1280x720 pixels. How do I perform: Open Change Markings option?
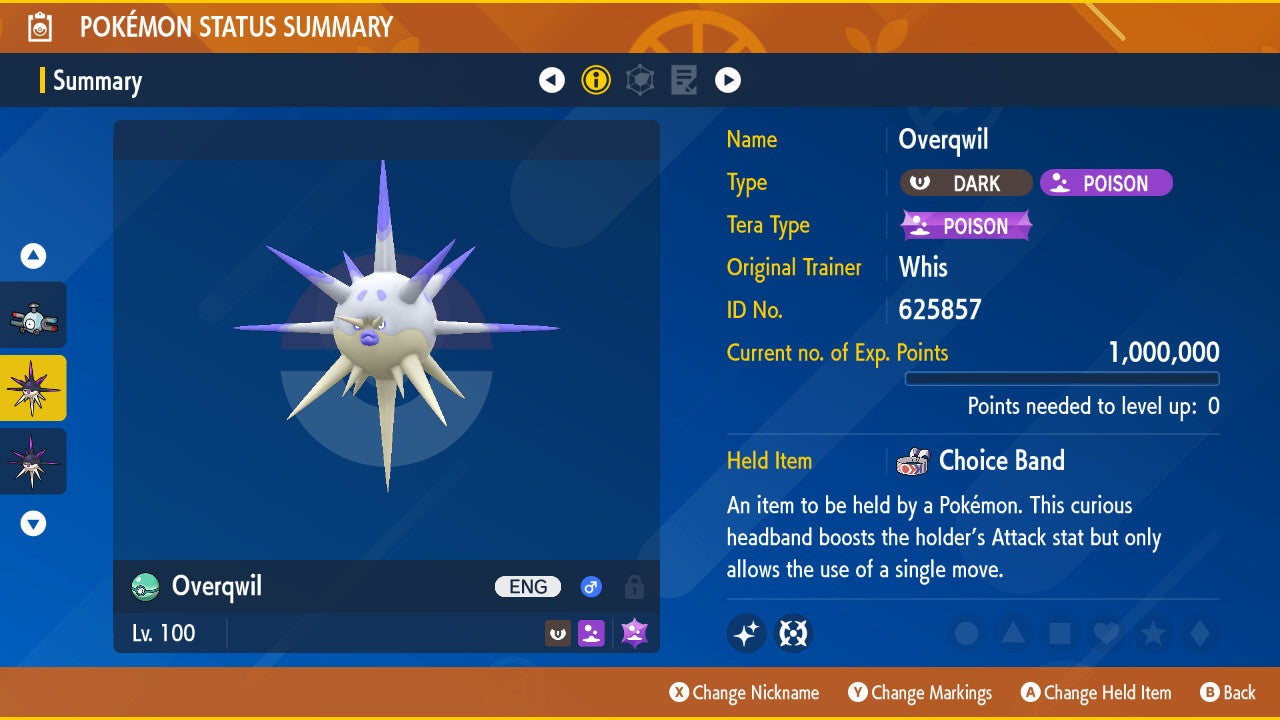[920, 693]
